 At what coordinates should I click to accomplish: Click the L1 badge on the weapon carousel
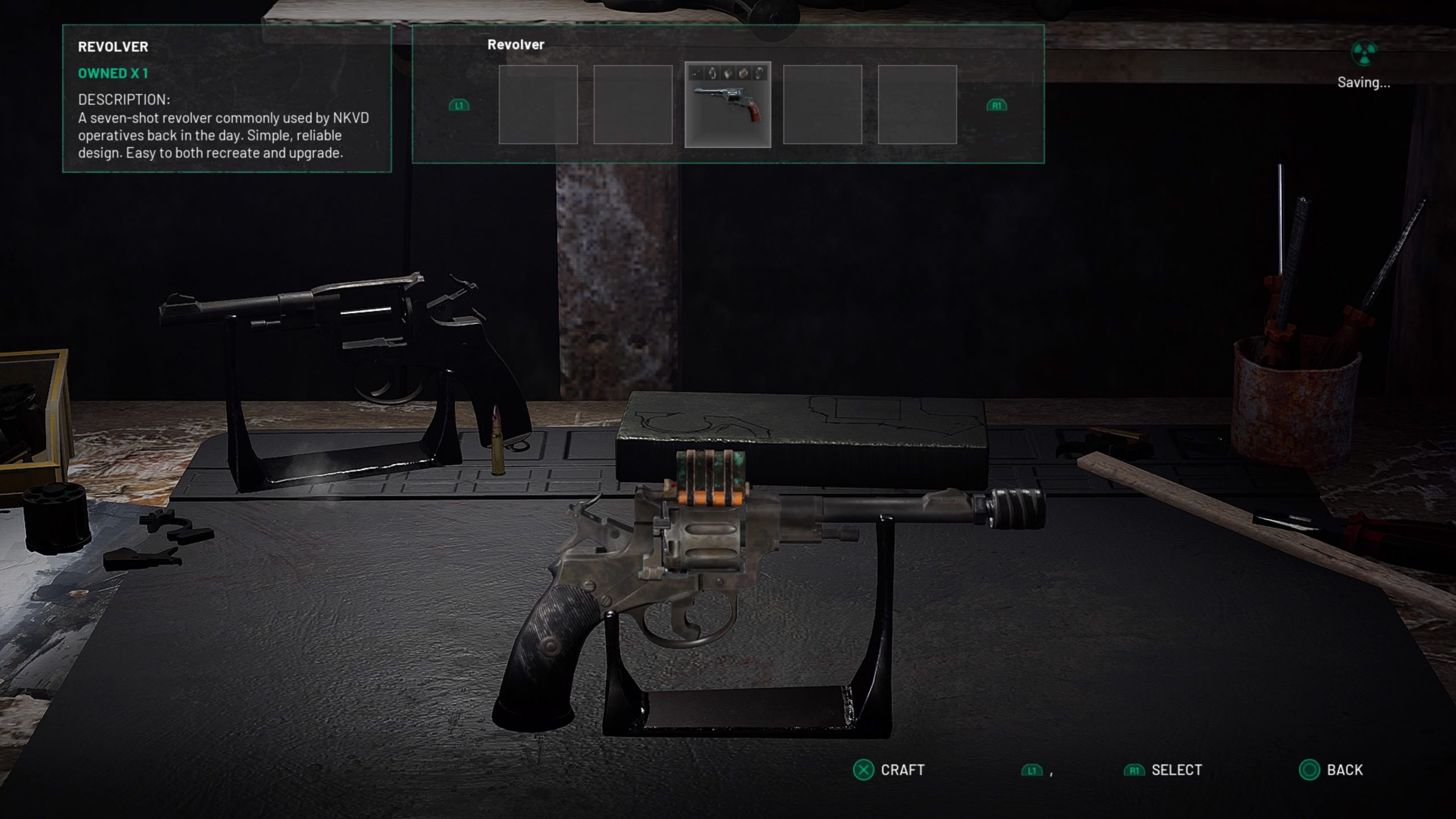tap(459, 105)
